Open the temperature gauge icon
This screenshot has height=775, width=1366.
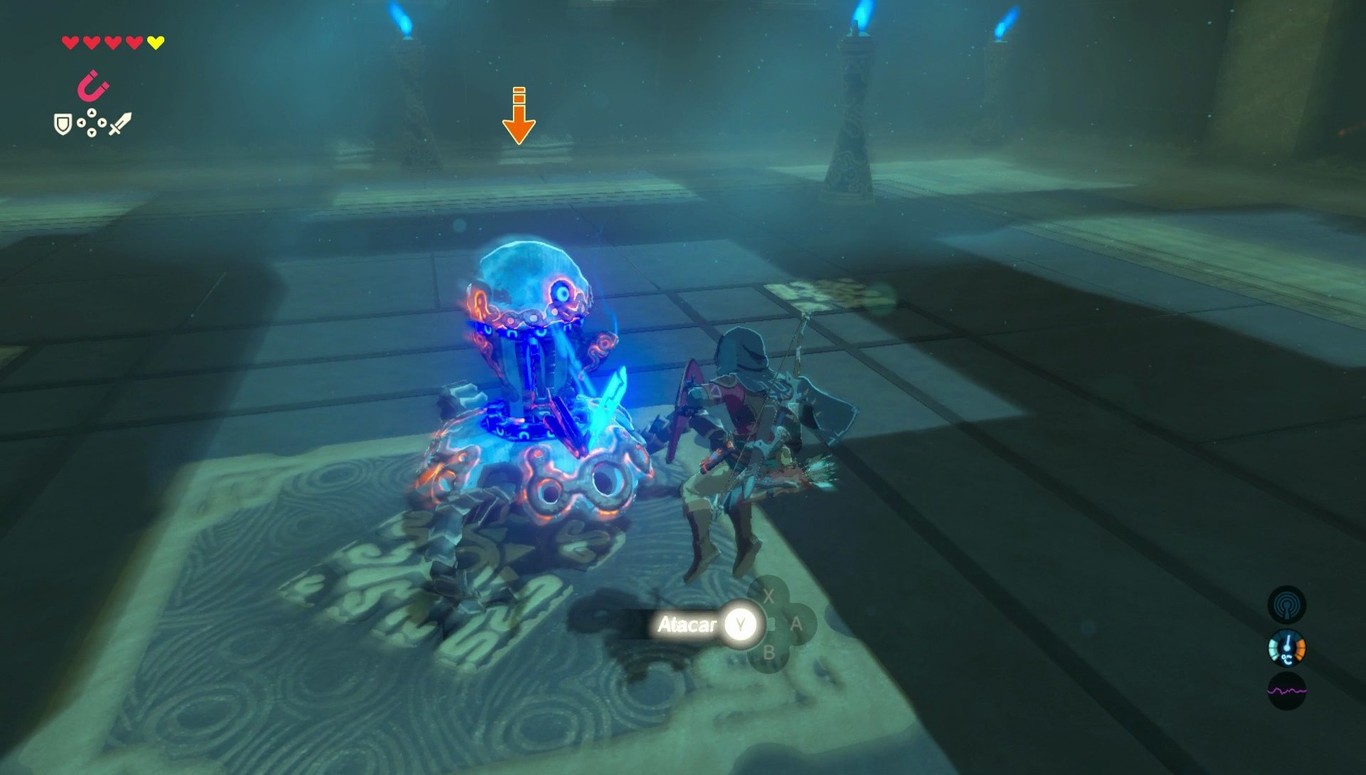(x=1286, y=648)
